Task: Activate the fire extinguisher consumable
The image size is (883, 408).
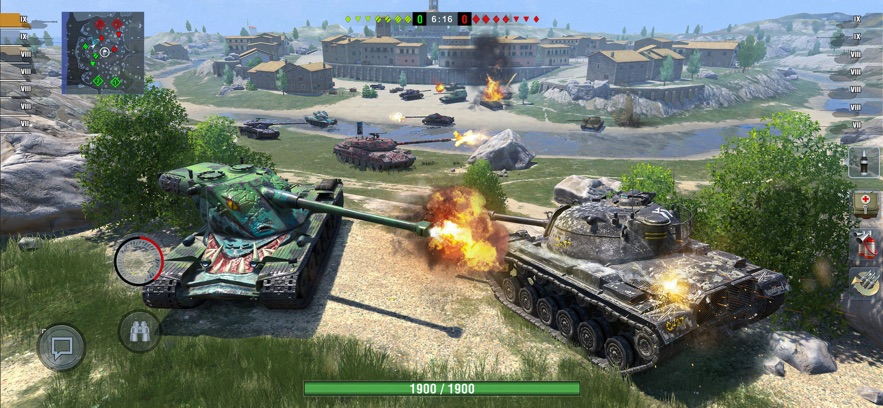Action: pos(864,244)
